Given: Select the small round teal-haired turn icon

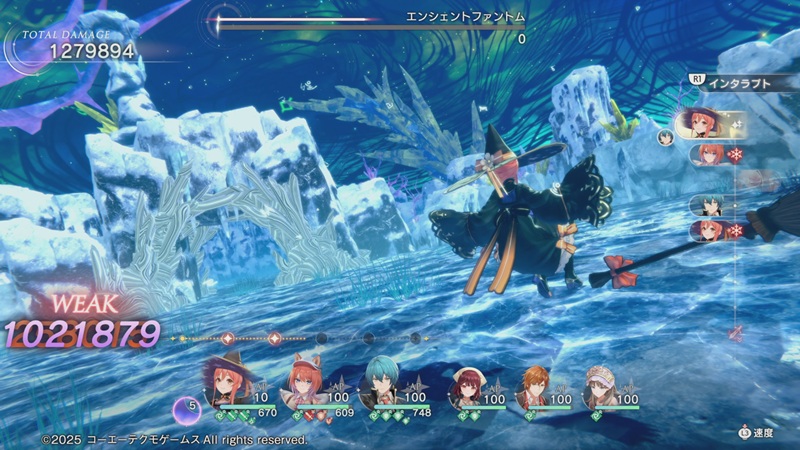Looking at the screenshot, I should coord(666,138).
